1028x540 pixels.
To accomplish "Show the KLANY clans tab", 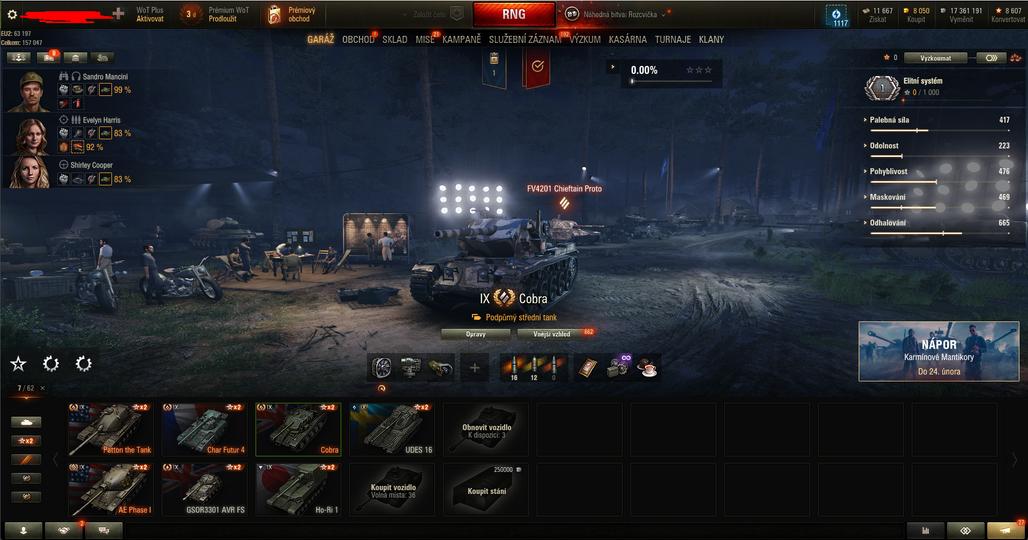I will (712, 40).
